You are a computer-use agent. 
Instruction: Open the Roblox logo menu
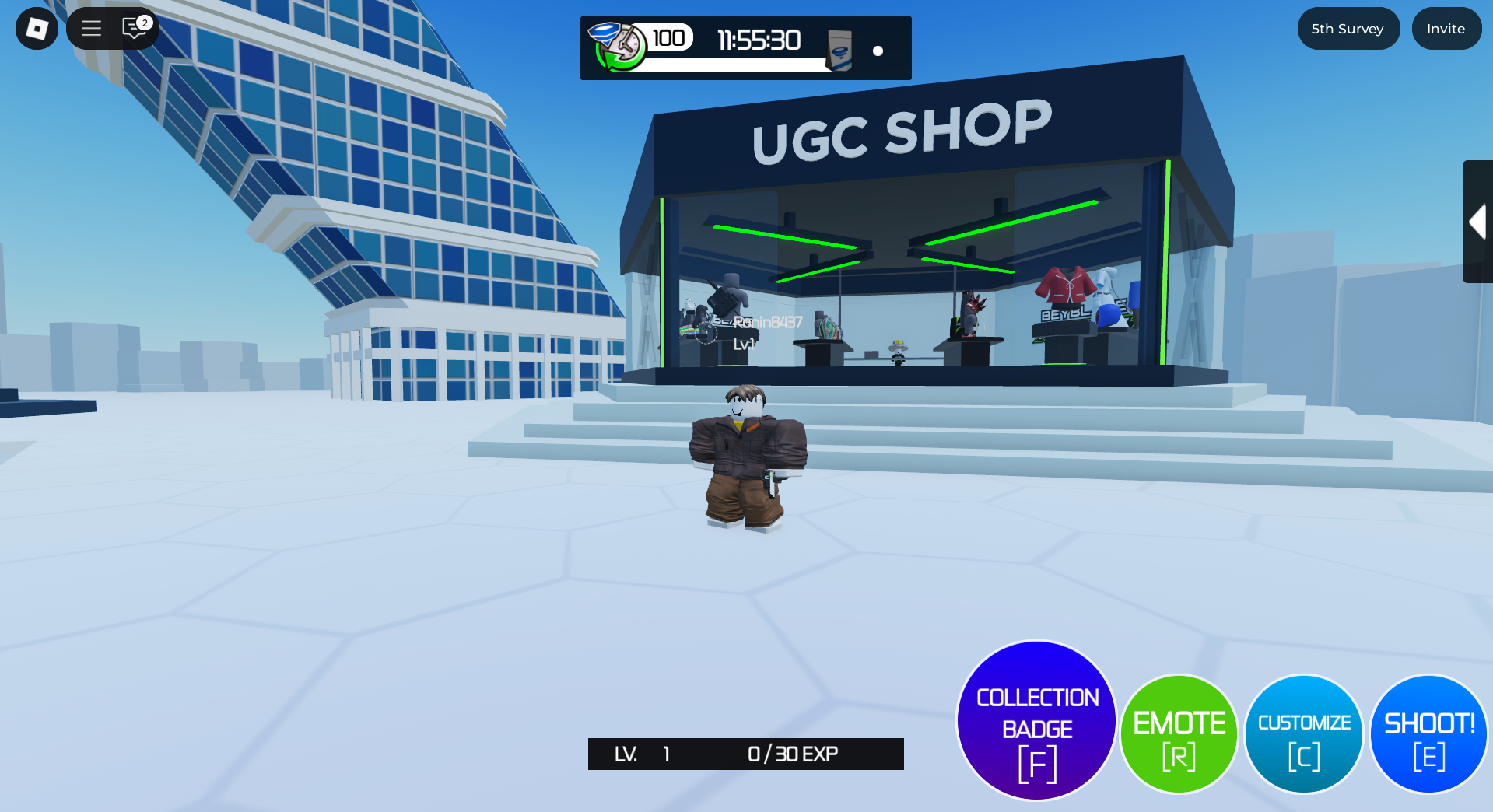37,29
